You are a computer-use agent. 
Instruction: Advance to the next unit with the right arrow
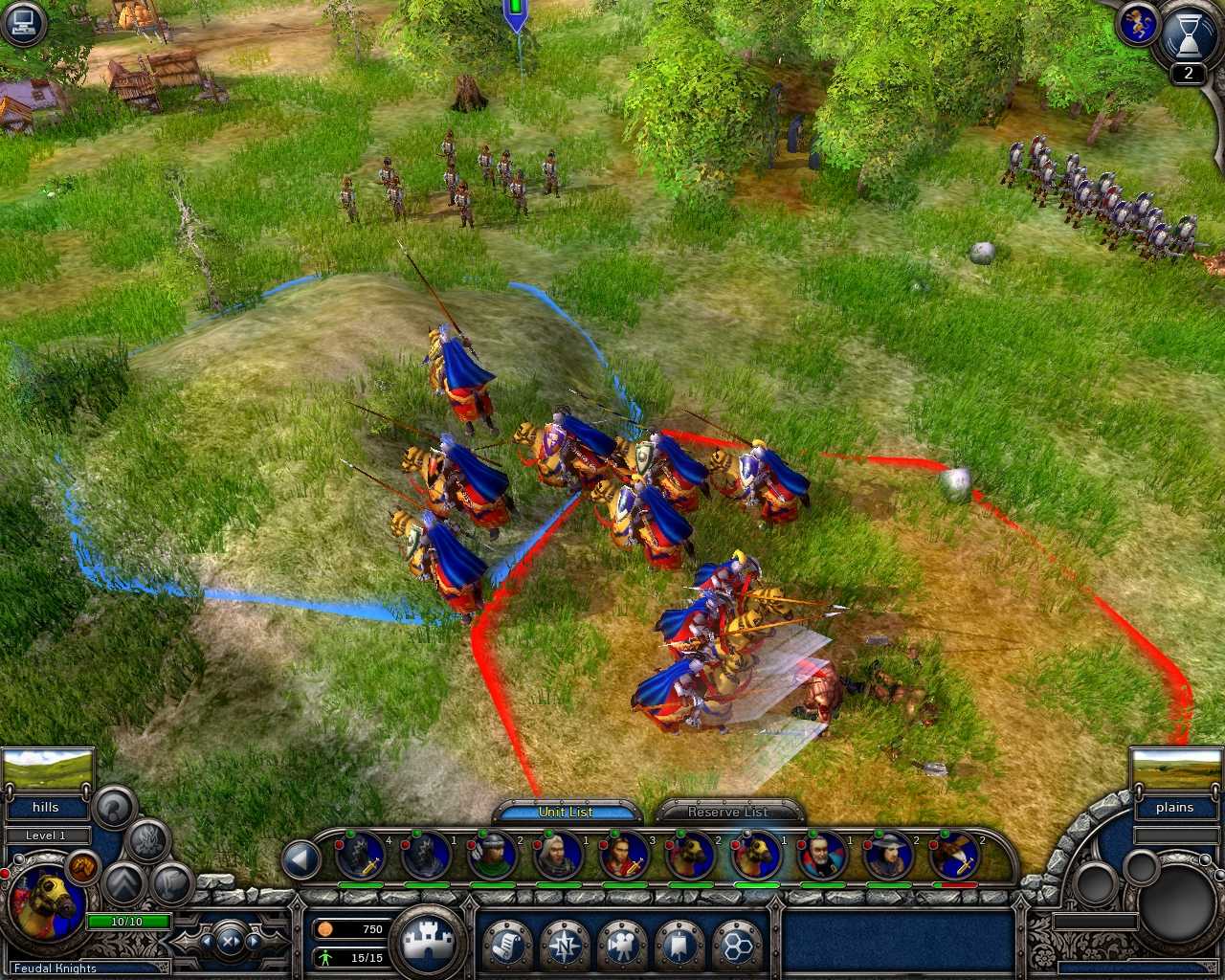[x=254, y=942]
